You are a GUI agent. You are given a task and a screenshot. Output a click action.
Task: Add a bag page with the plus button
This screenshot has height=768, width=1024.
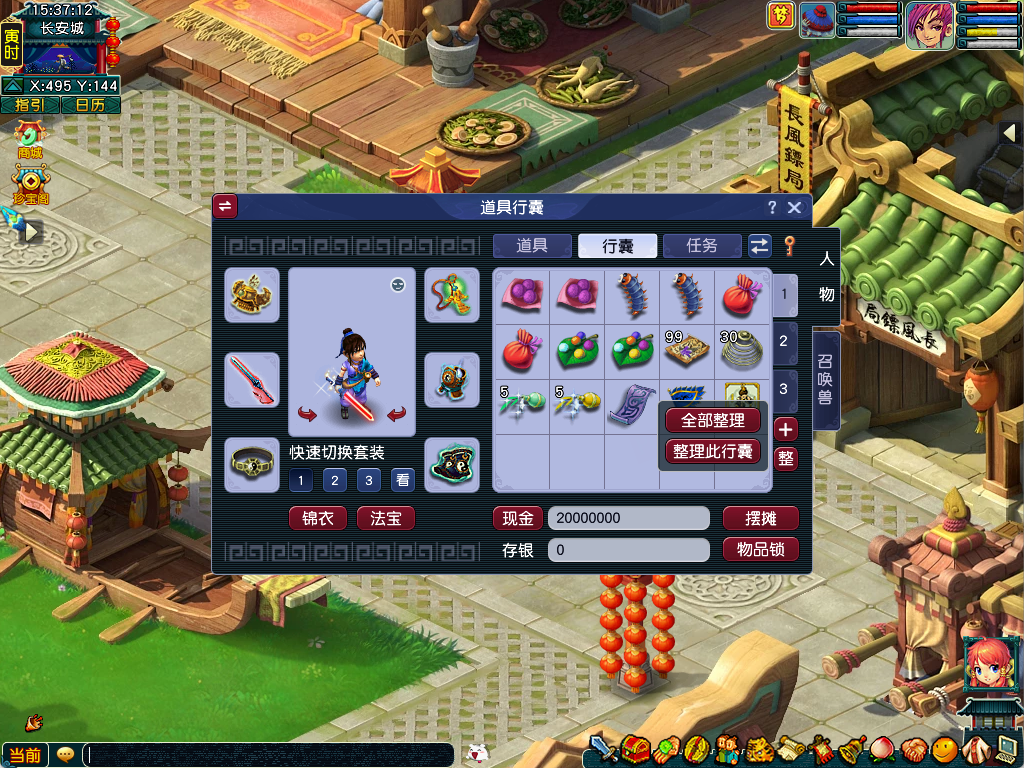(x=786, y=430)
